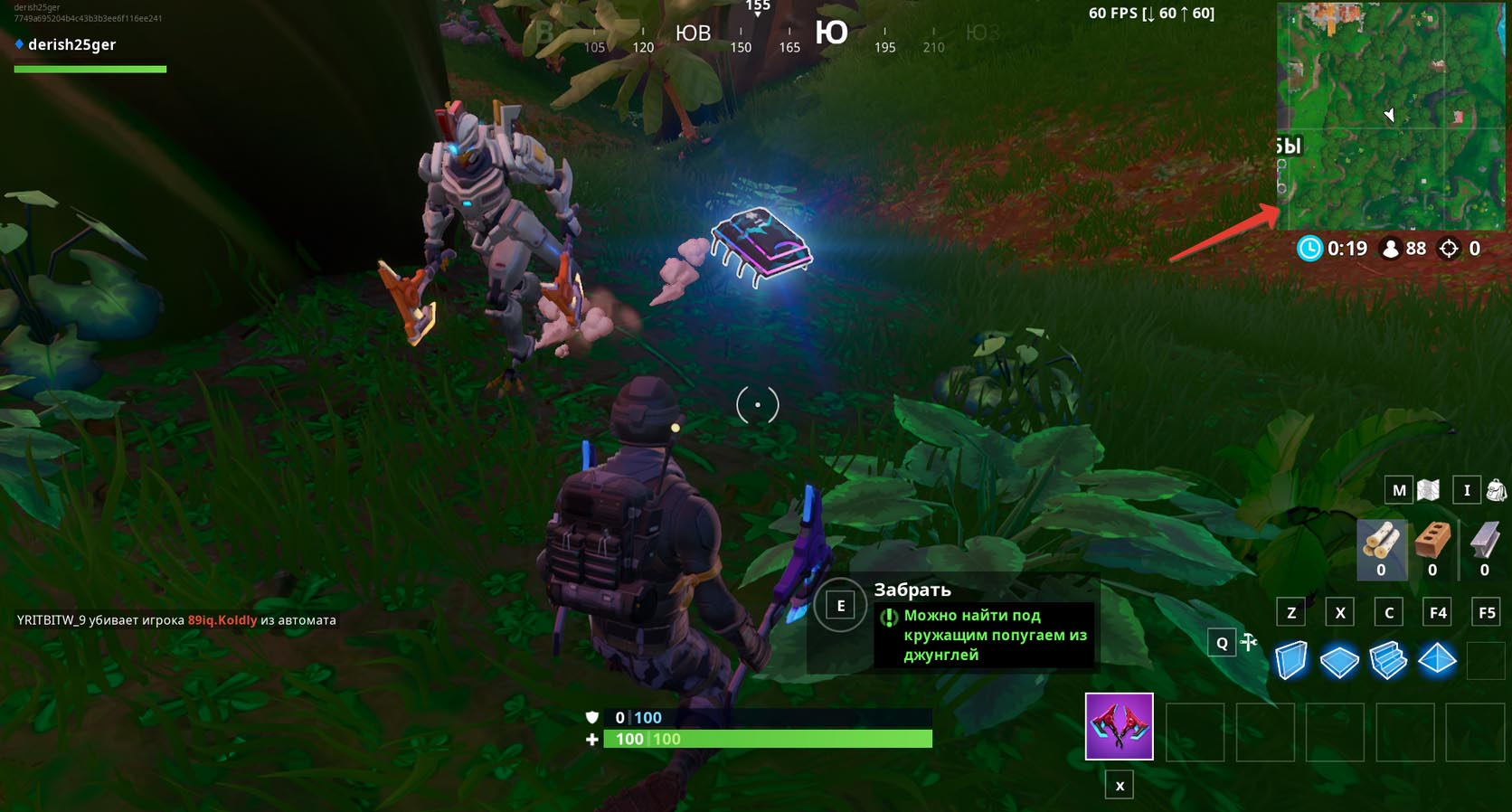1512x812 pixels.
Task: Open the minimap in the corner
Action: coord(1391,116)
